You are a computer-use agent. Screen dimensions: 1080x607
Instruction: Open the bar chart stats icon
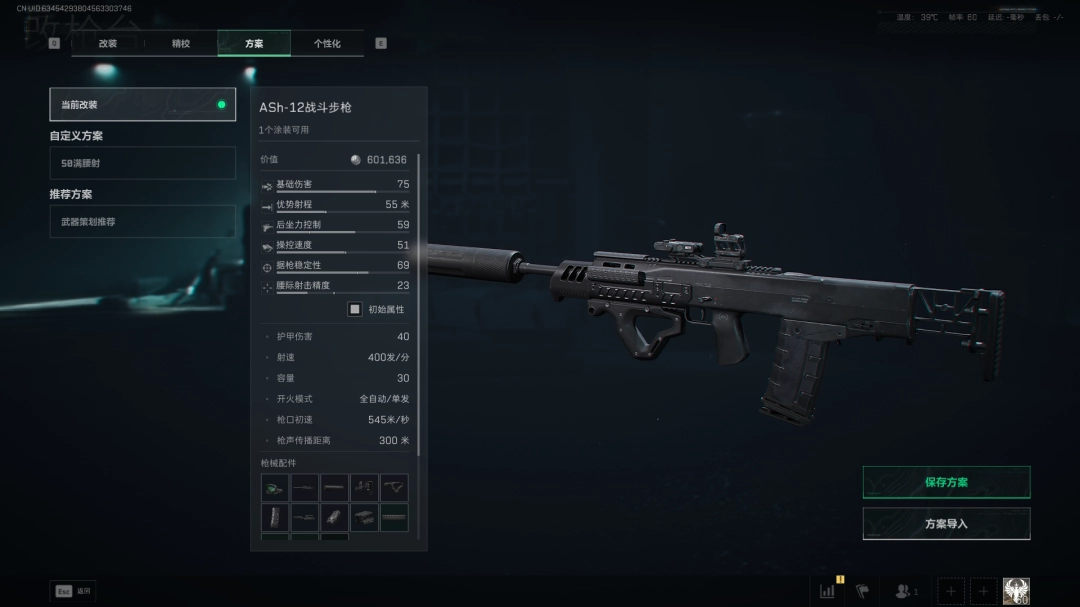coord(827,591)
